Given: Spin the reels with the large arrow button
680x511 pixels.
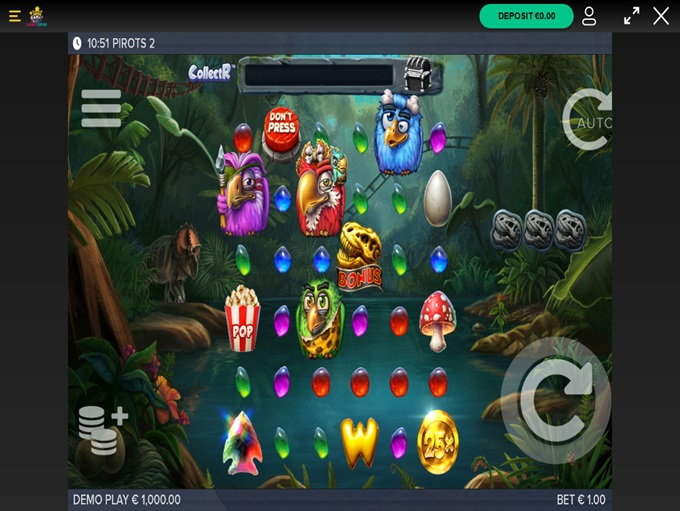Looking at the screenshot, I should pos(556,400).
